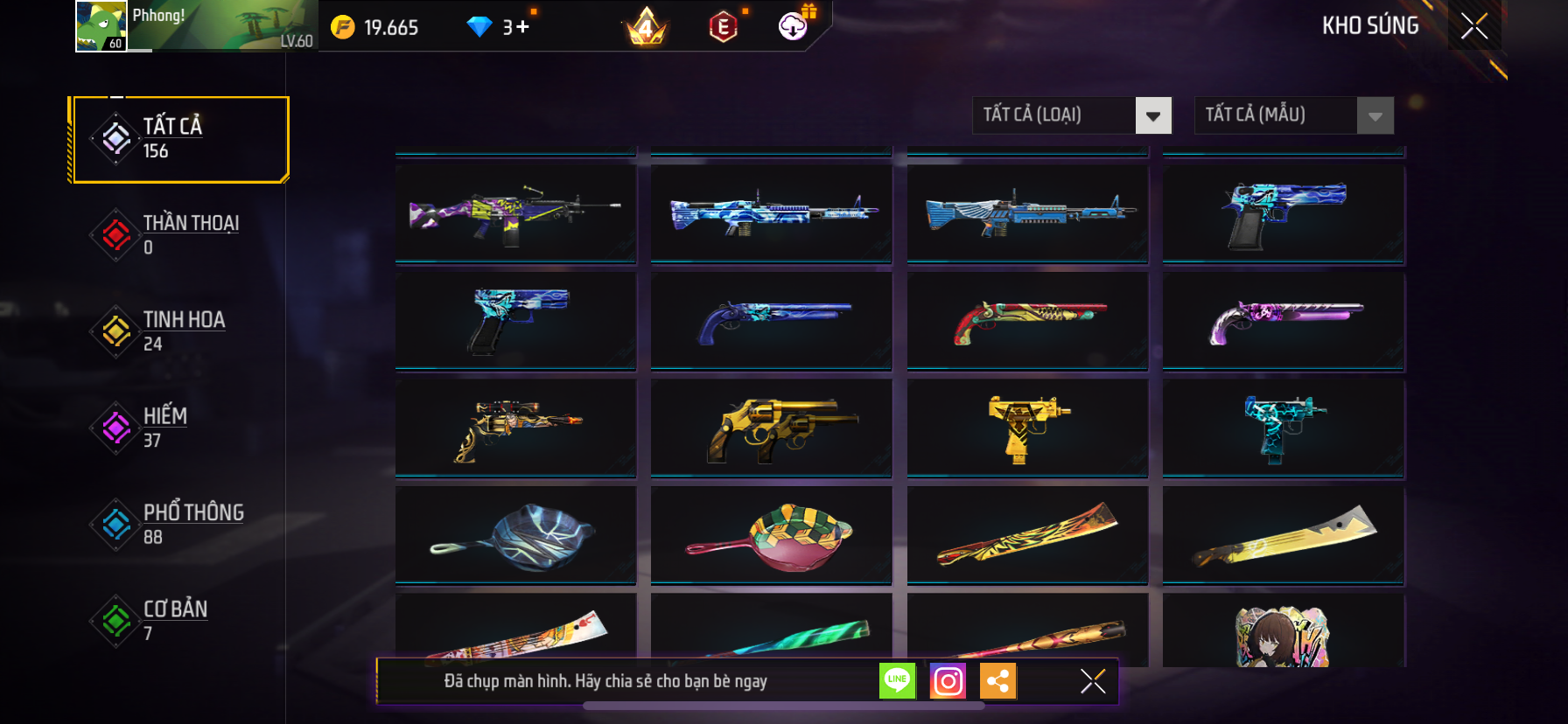Viewport: 1568px width, 724px height.
Task: Add diamonds with the plus button
Action: (x=522, y=27)
